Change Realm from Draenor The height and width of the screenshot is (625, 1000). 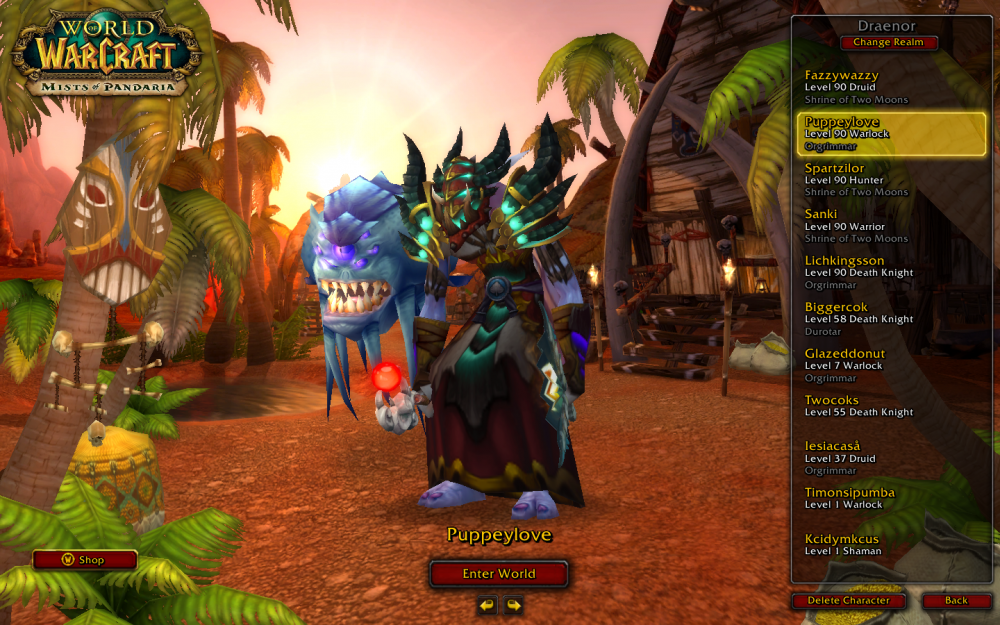pyautogui.click(x=889, y=43)
